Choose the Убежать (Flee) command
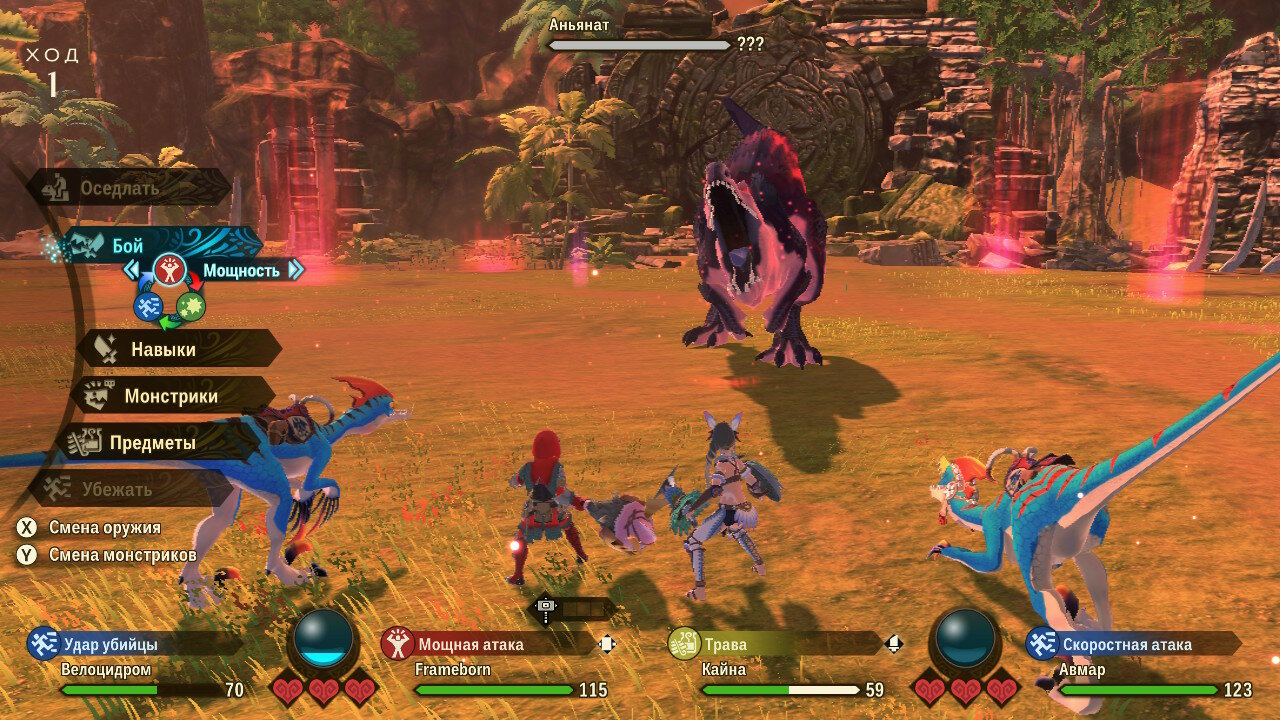 (116, 489)
